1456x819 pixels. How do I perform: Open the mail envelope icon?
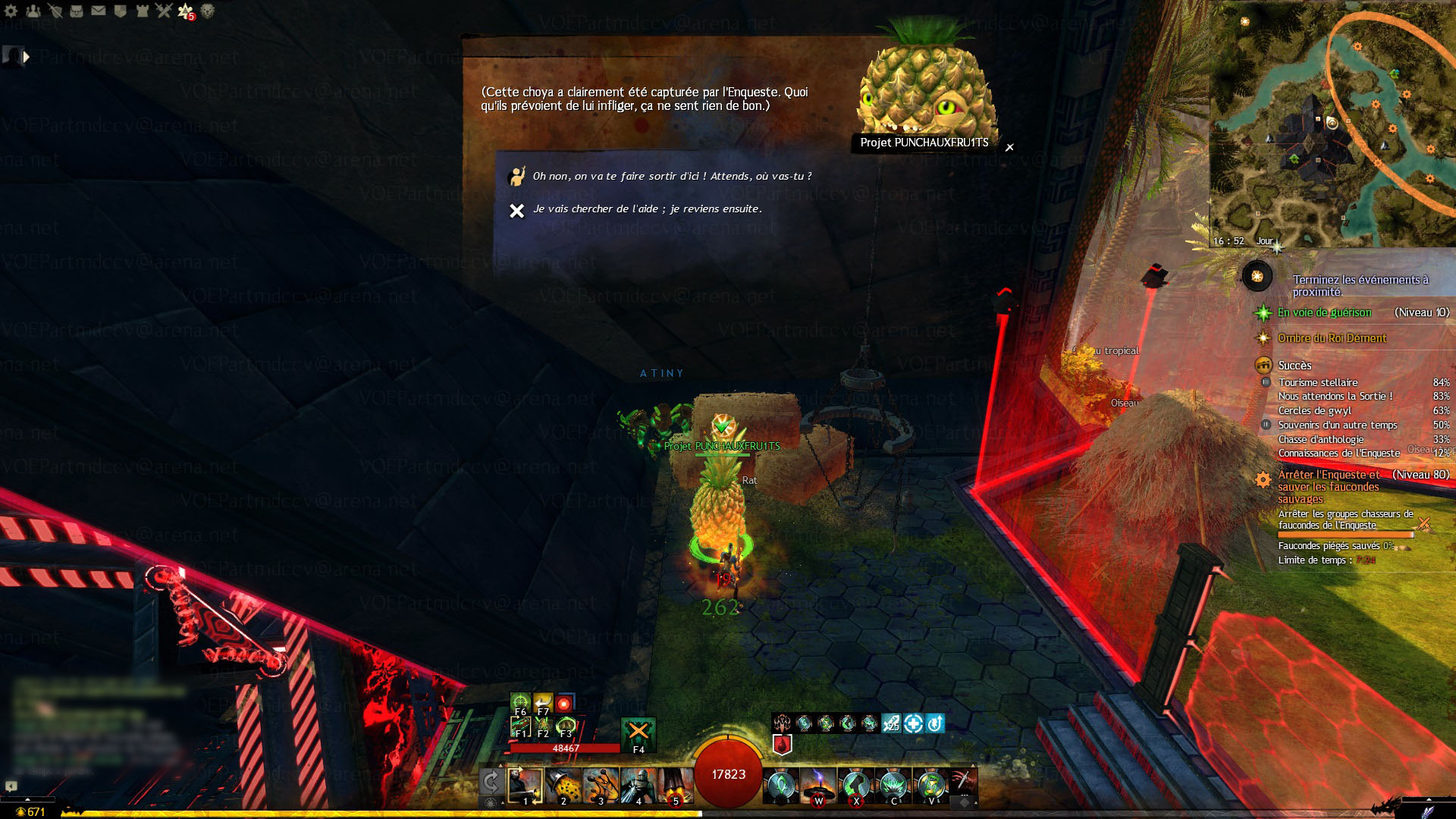coord(99,11)
